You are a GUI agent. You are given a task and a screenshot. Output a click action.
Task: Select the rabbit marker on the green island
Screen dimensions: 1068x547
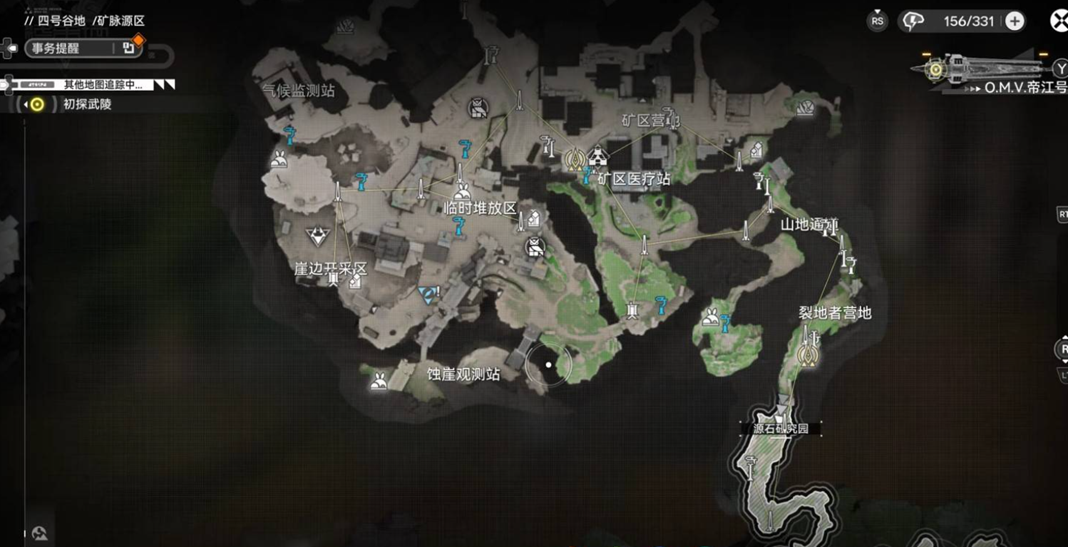(x=710, y=319)
